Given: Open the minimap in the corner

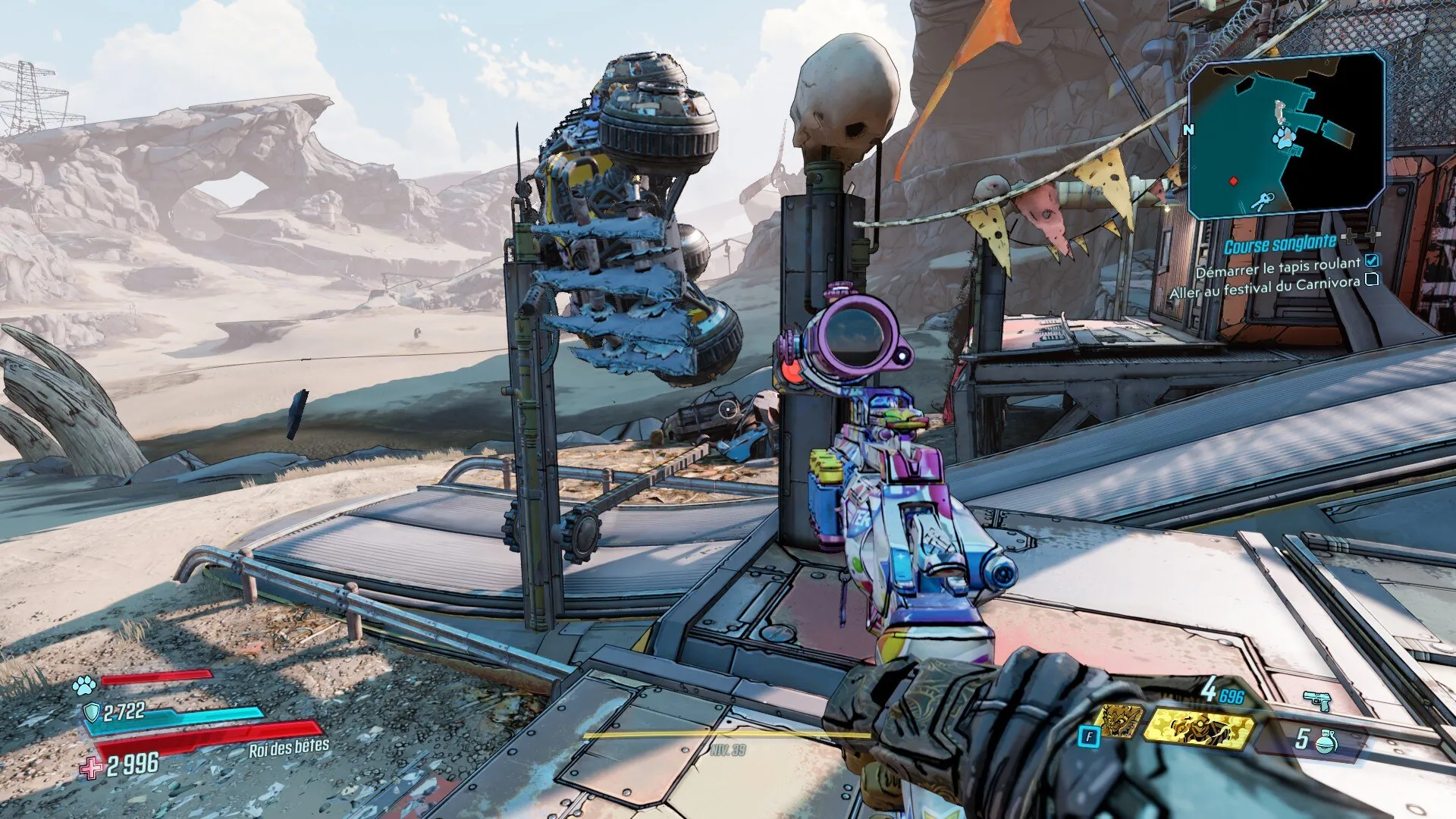Looking at the screenshot, I should tap(1286, 135).
